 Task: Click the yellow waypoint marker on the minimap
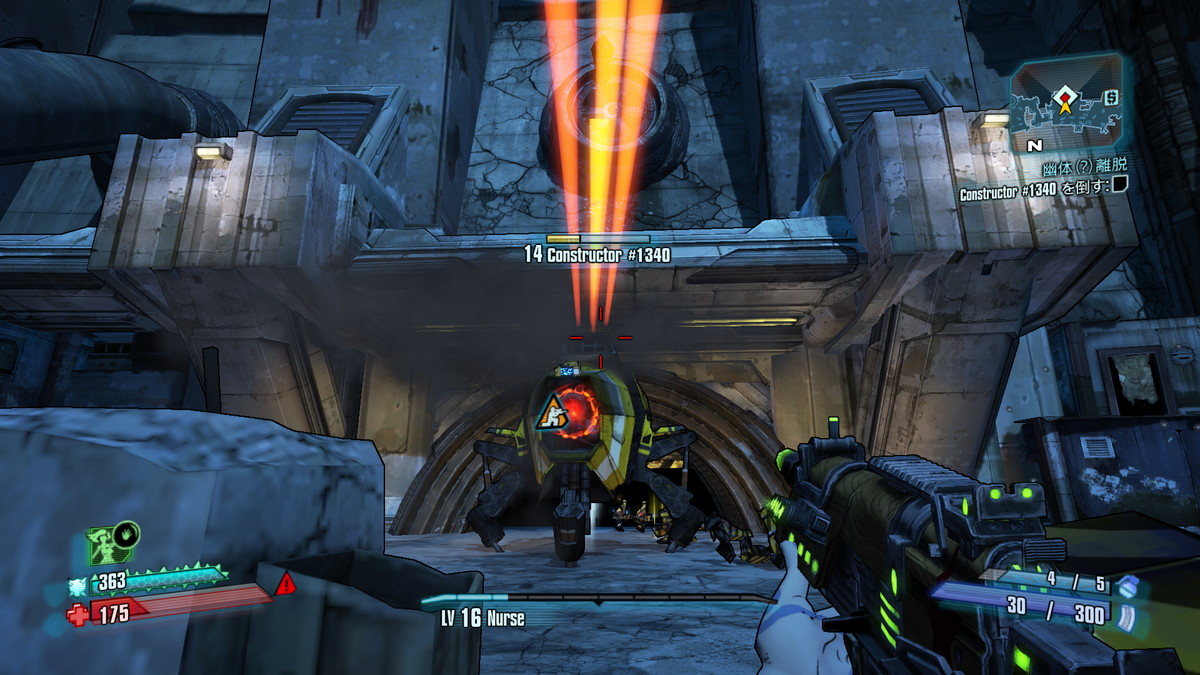click(1066, 99)
